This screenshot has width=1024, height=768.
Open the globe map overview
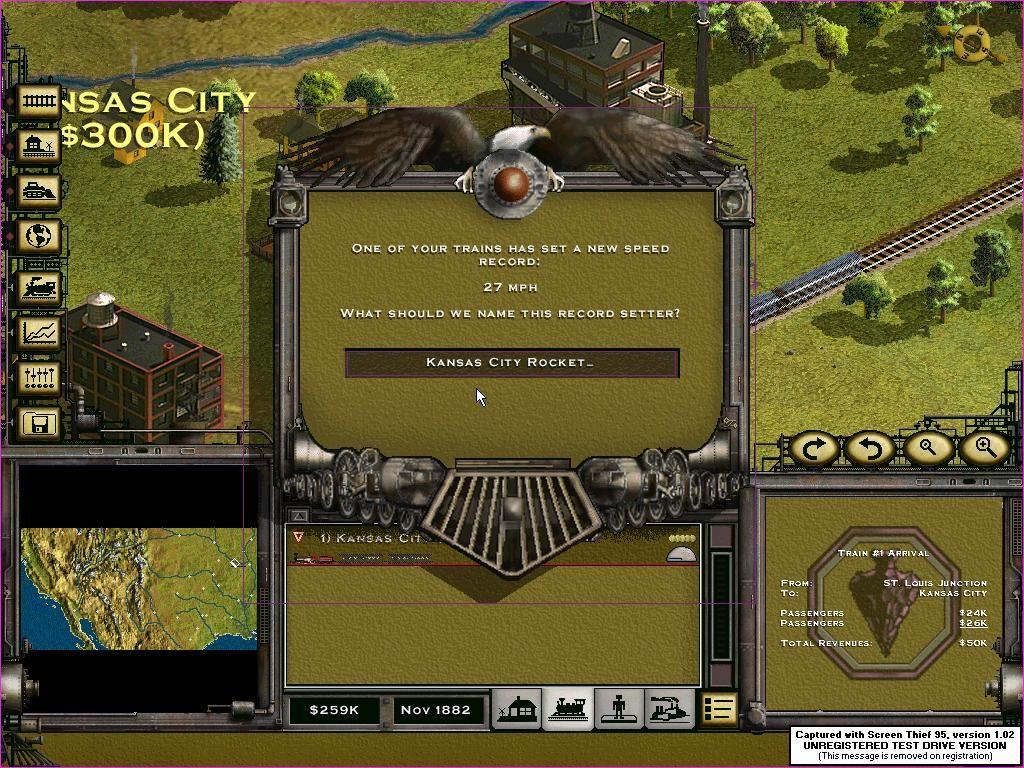40,237
